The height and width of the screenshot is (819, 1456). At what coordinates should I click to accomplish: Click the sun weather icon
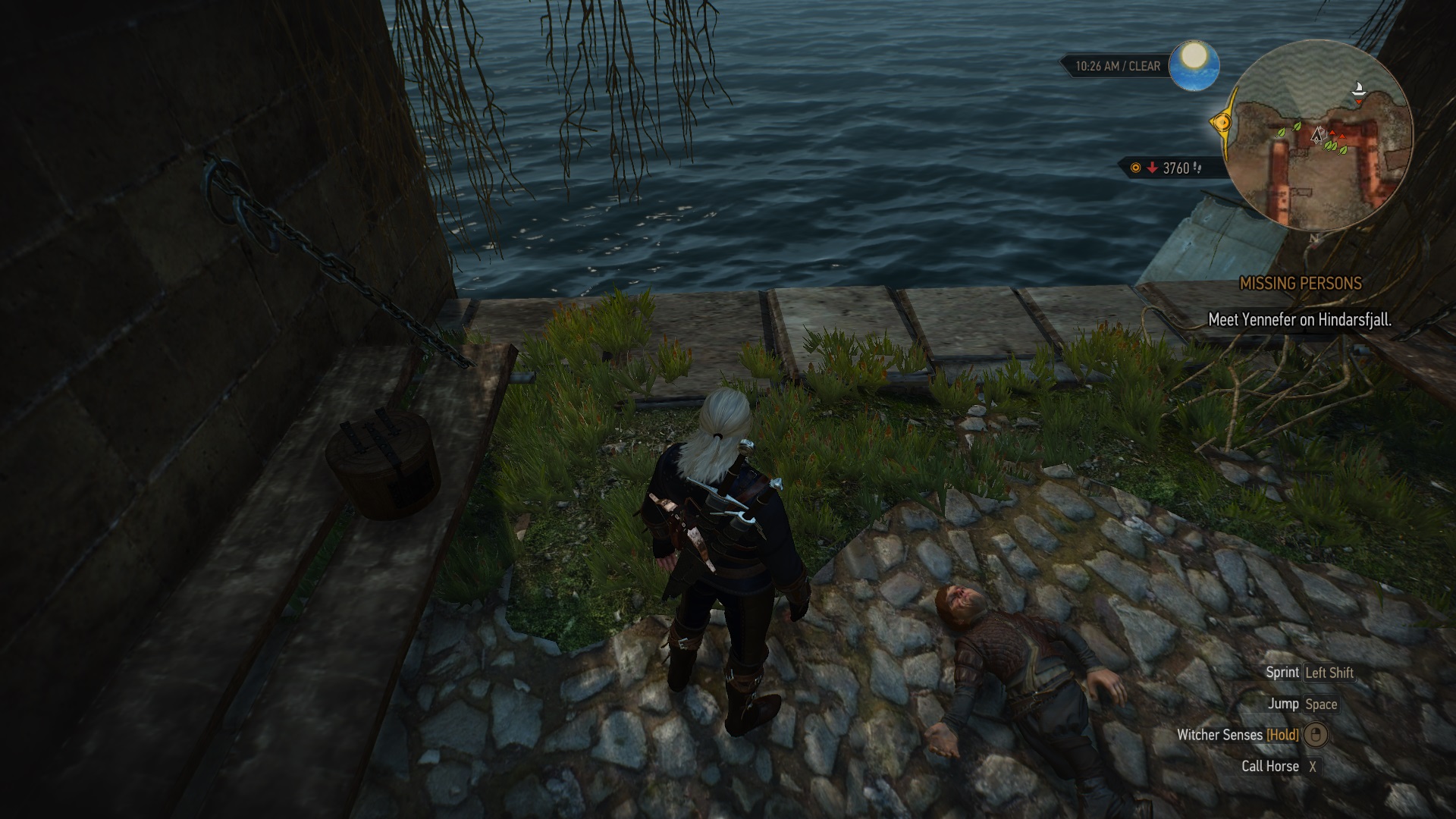pyautogui.click(x=1194, y=65)
